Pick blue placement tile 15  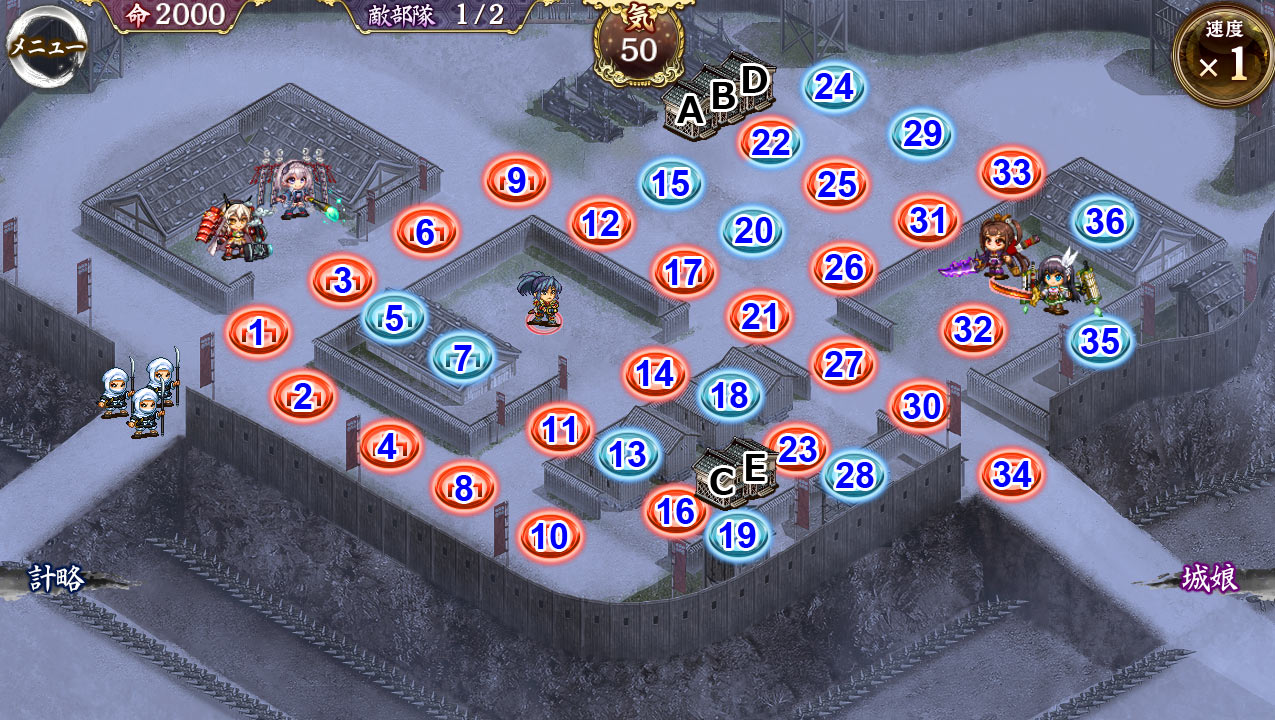click(671, 184)
